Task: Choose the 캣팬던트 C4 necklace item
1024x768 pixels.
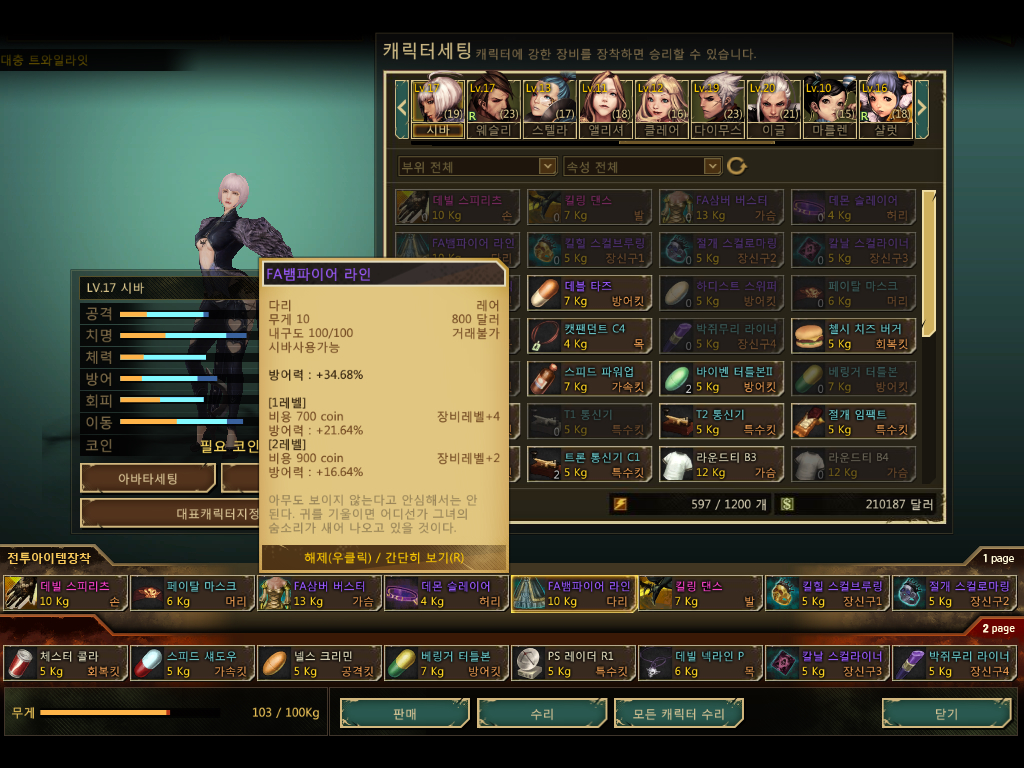Action: pyautogui.click(x=589, y=335)
